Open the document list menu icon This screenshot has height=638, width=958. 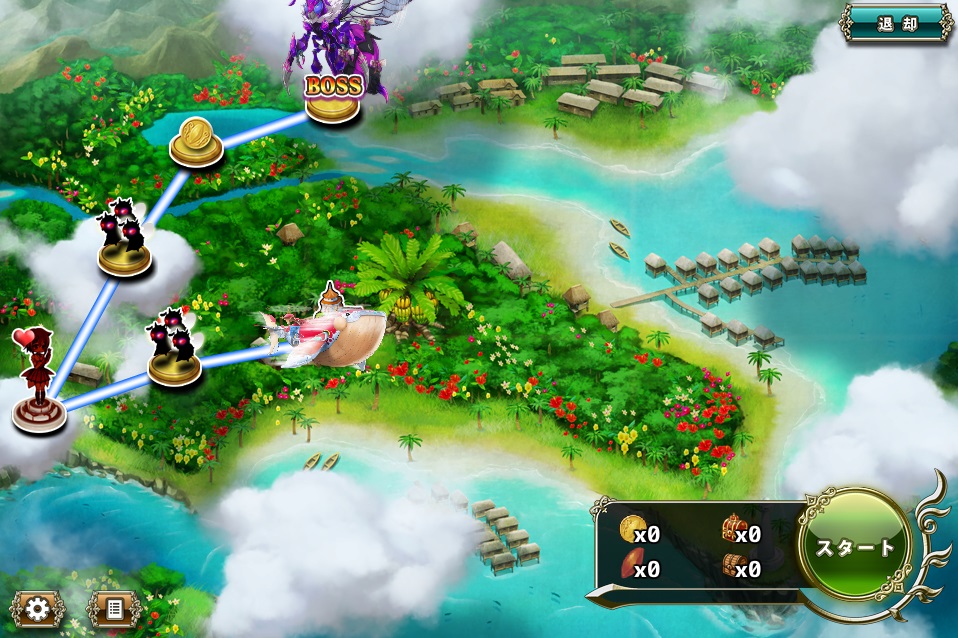pyautogui.click(x=112, y=608)
